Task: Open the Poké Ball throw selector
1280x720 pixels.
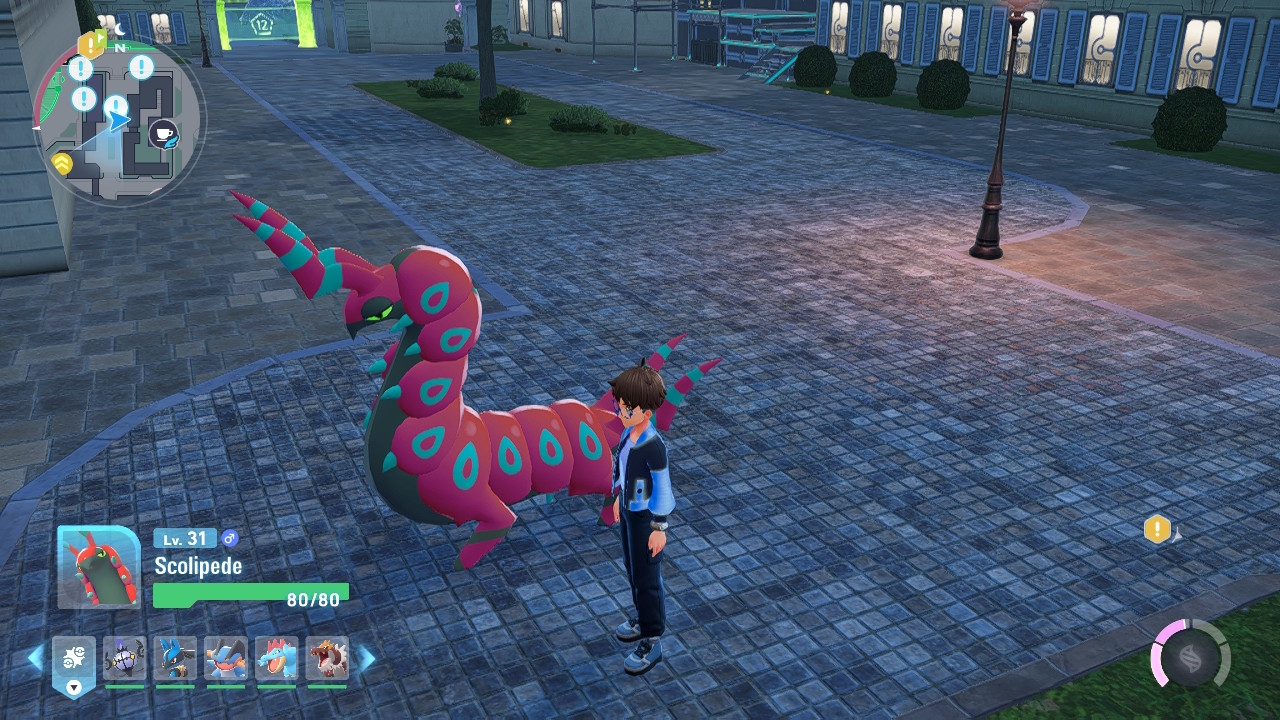Action: coord(74,661)
